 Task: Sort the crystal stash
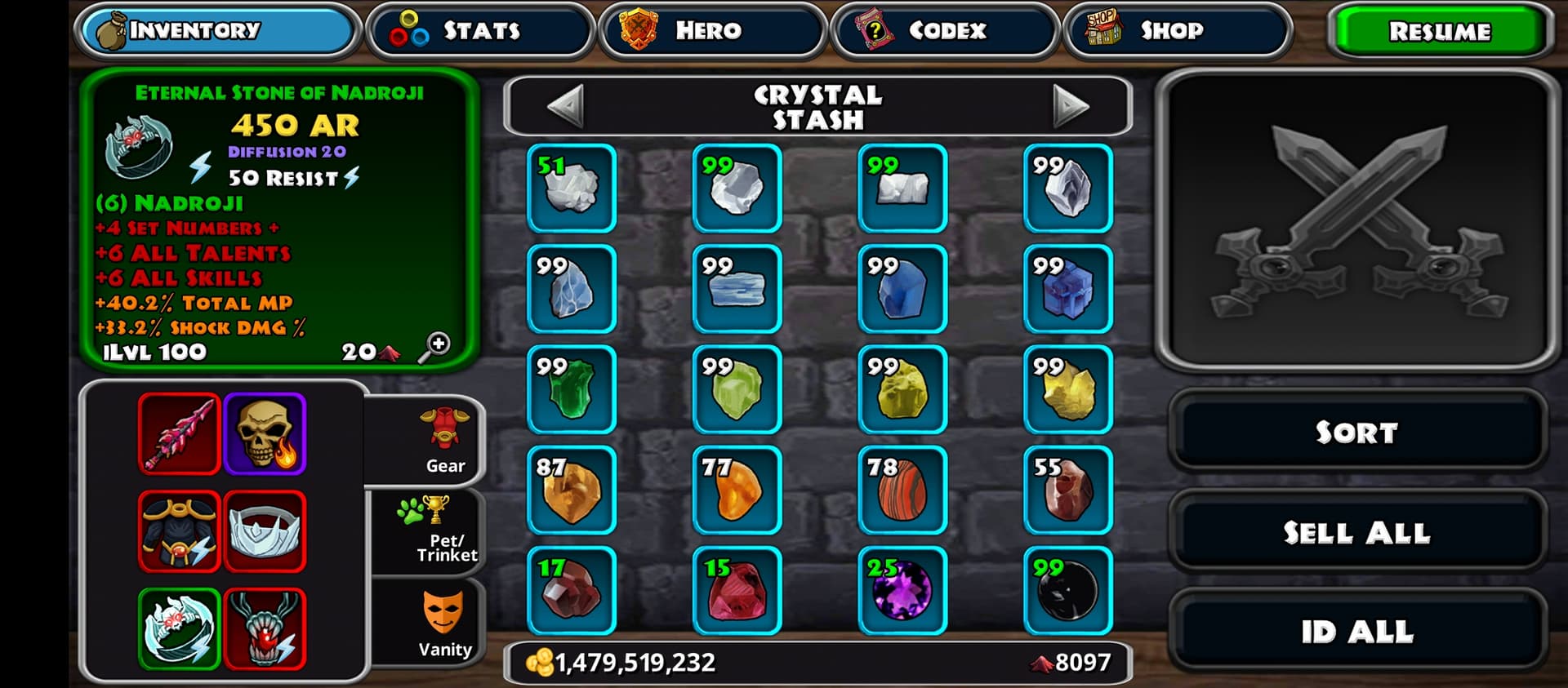pyautogui.click(x=1356, y=432)
